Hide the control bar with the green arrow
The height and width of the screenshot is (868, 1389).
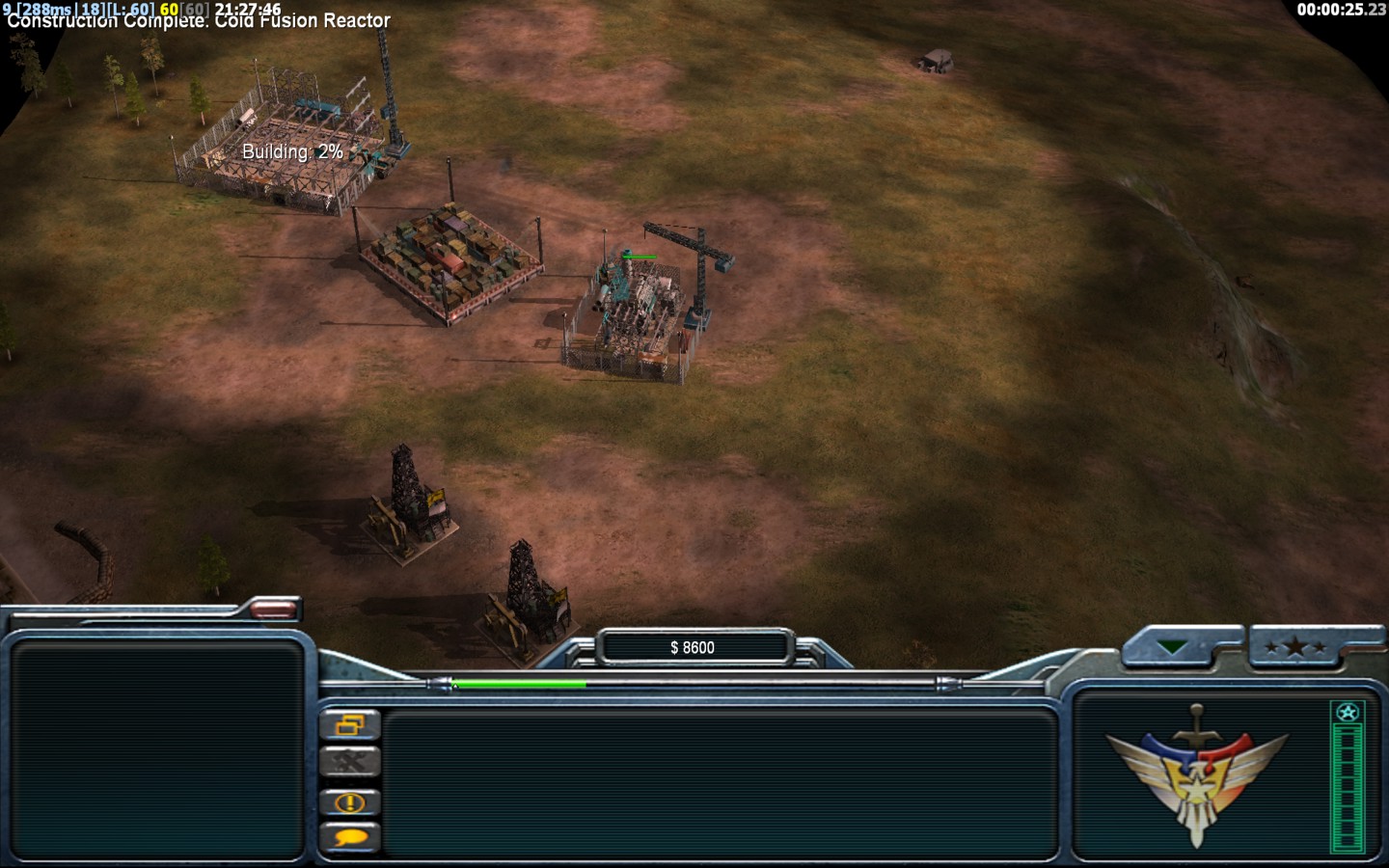[1175, 647]
